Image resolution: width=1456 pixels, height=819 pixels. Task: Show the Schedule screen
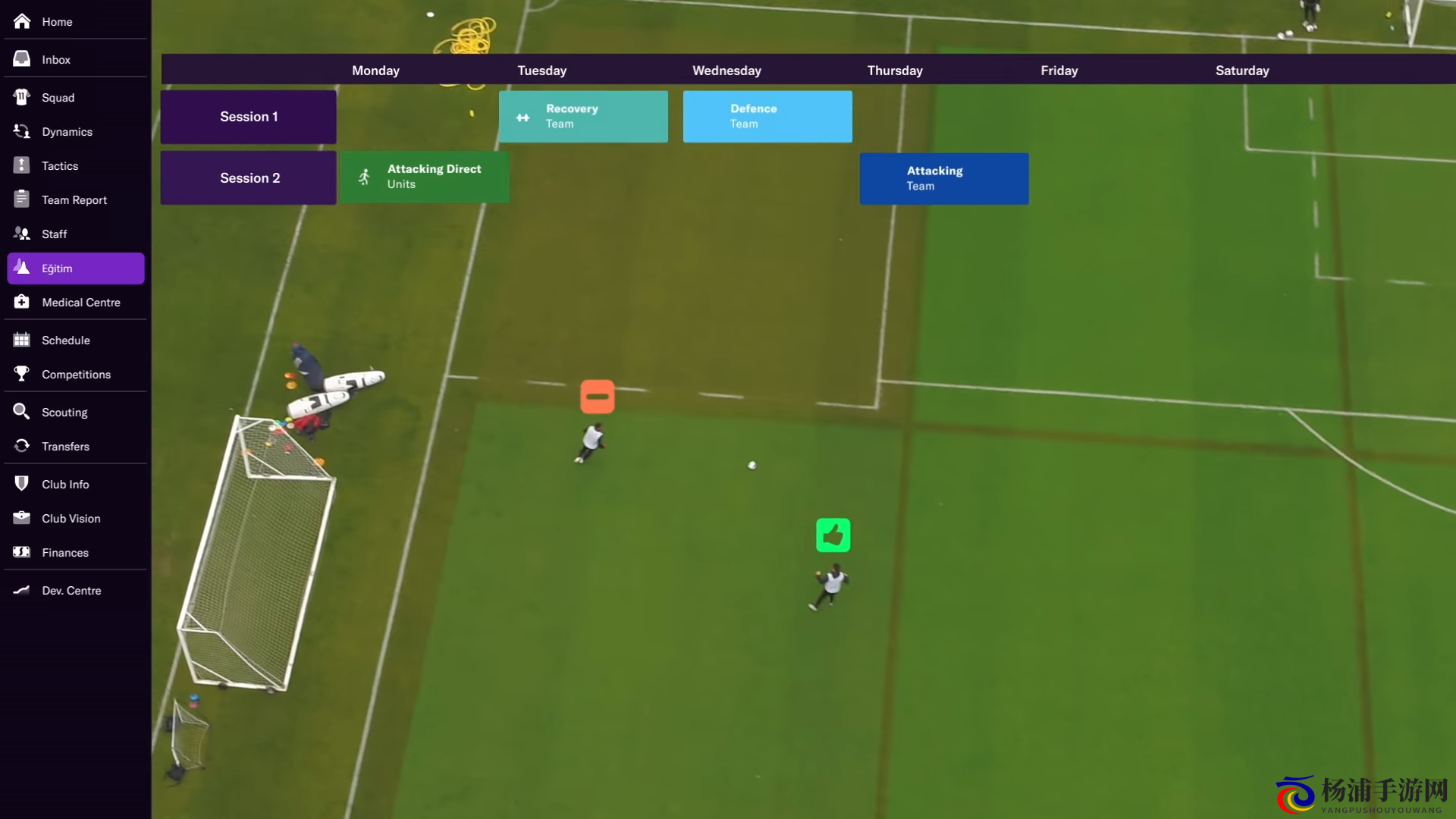[65, 340]
